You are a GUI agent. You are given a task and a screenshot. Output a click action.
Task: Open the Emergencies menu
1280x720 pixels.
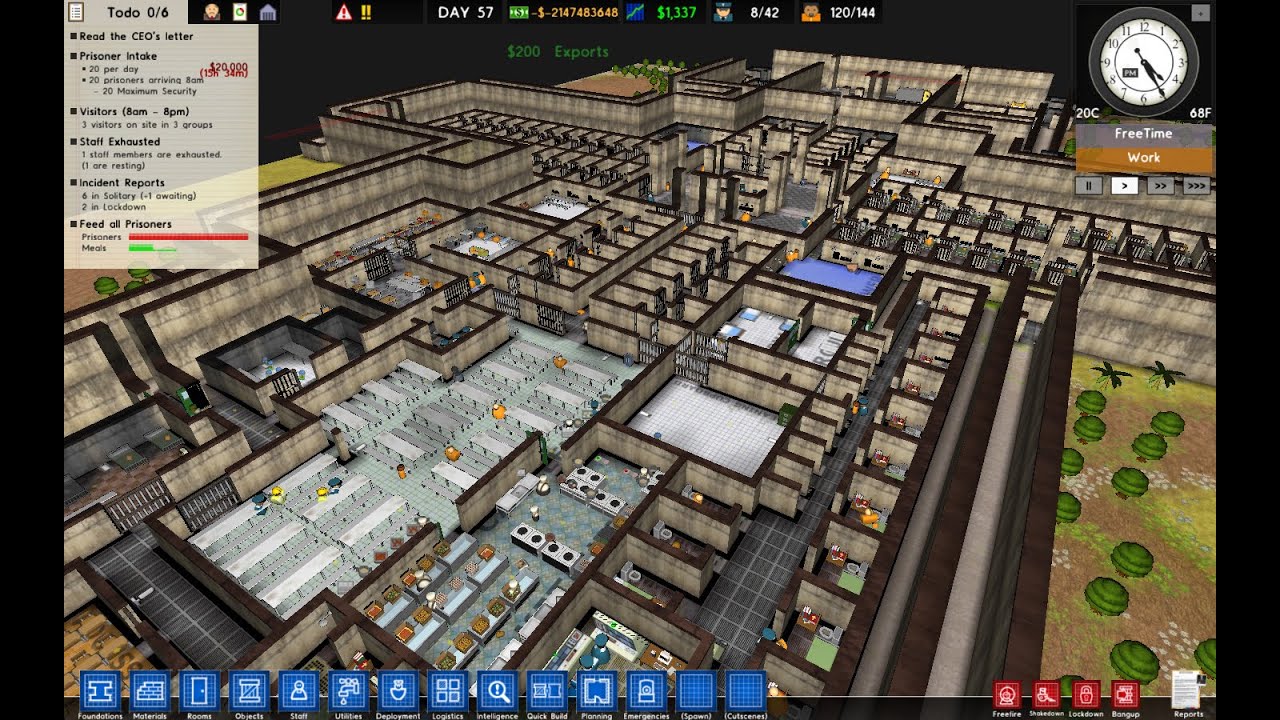click(646, 691)
